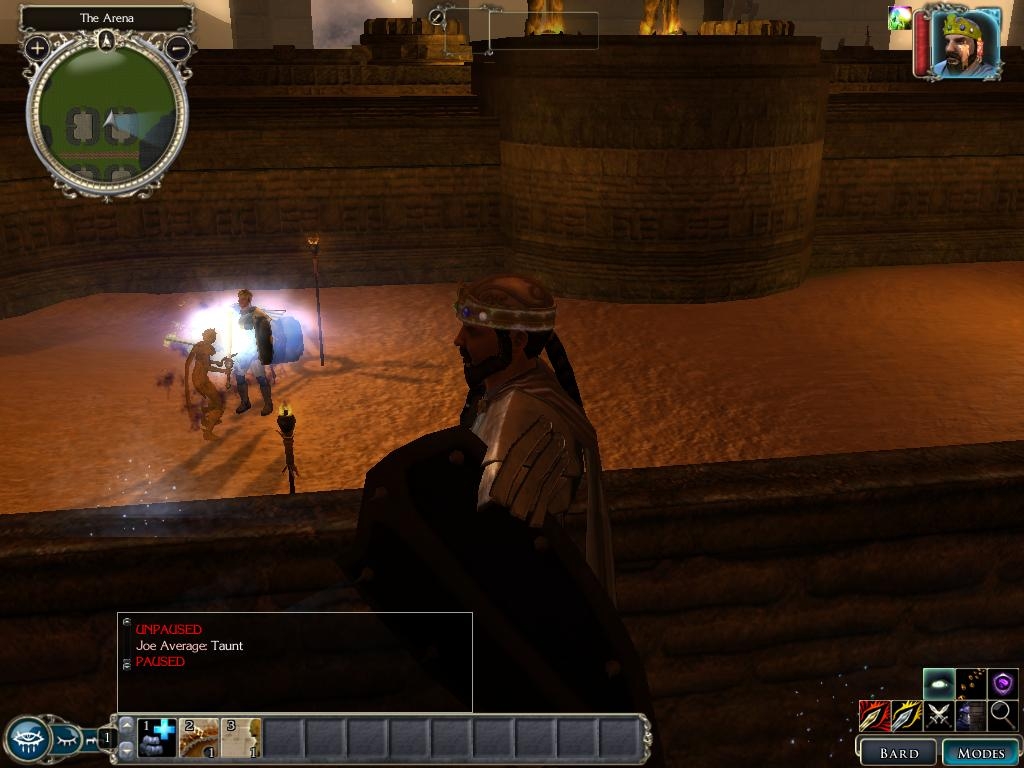The image size is (1024, 768).
Task: Activate the red flaming blade mode icon
Action: point(874,715)
